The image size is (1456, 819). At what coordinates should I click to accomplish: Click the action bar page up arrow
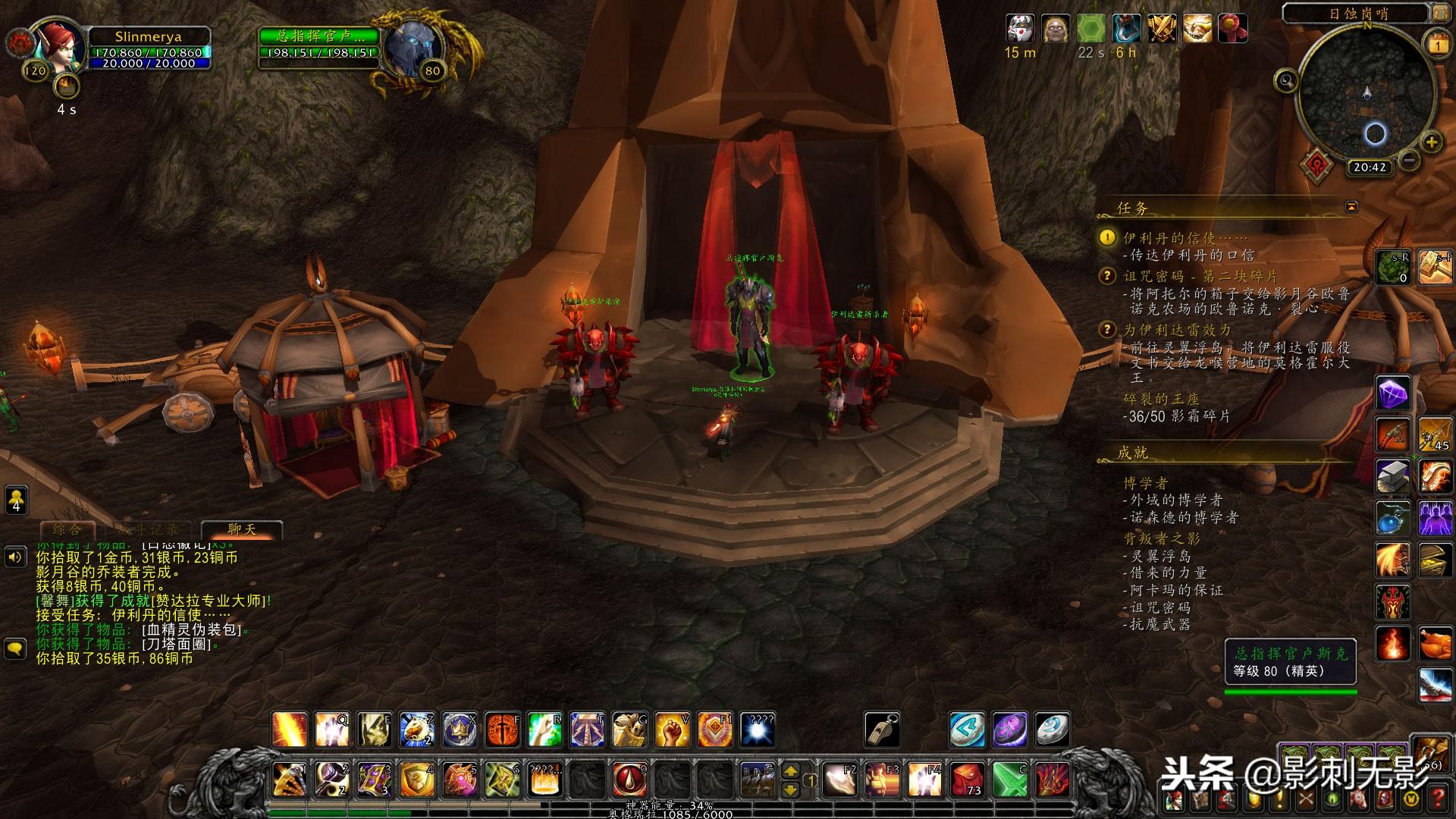pos(790,771)
